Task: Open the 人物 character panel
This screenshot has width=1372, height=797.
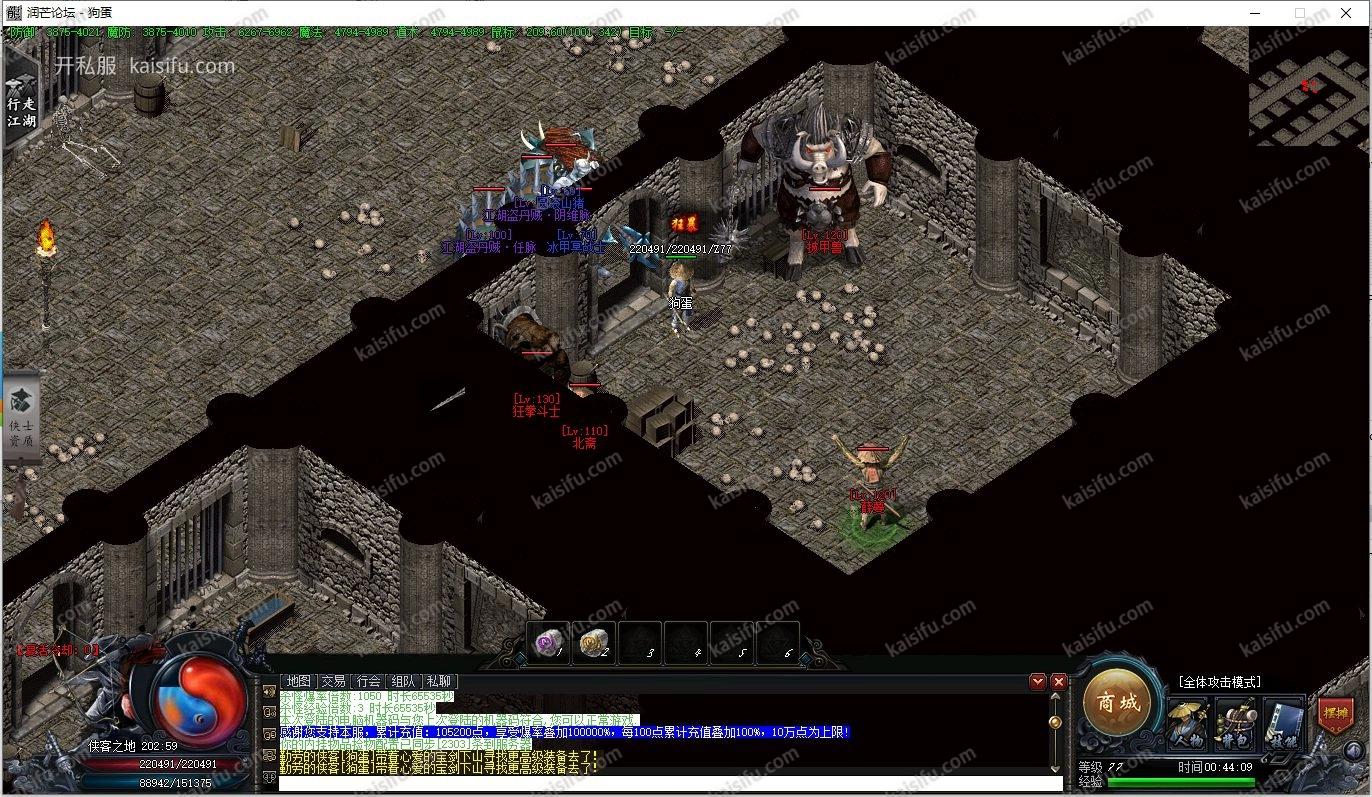Action: point(1187,723)
